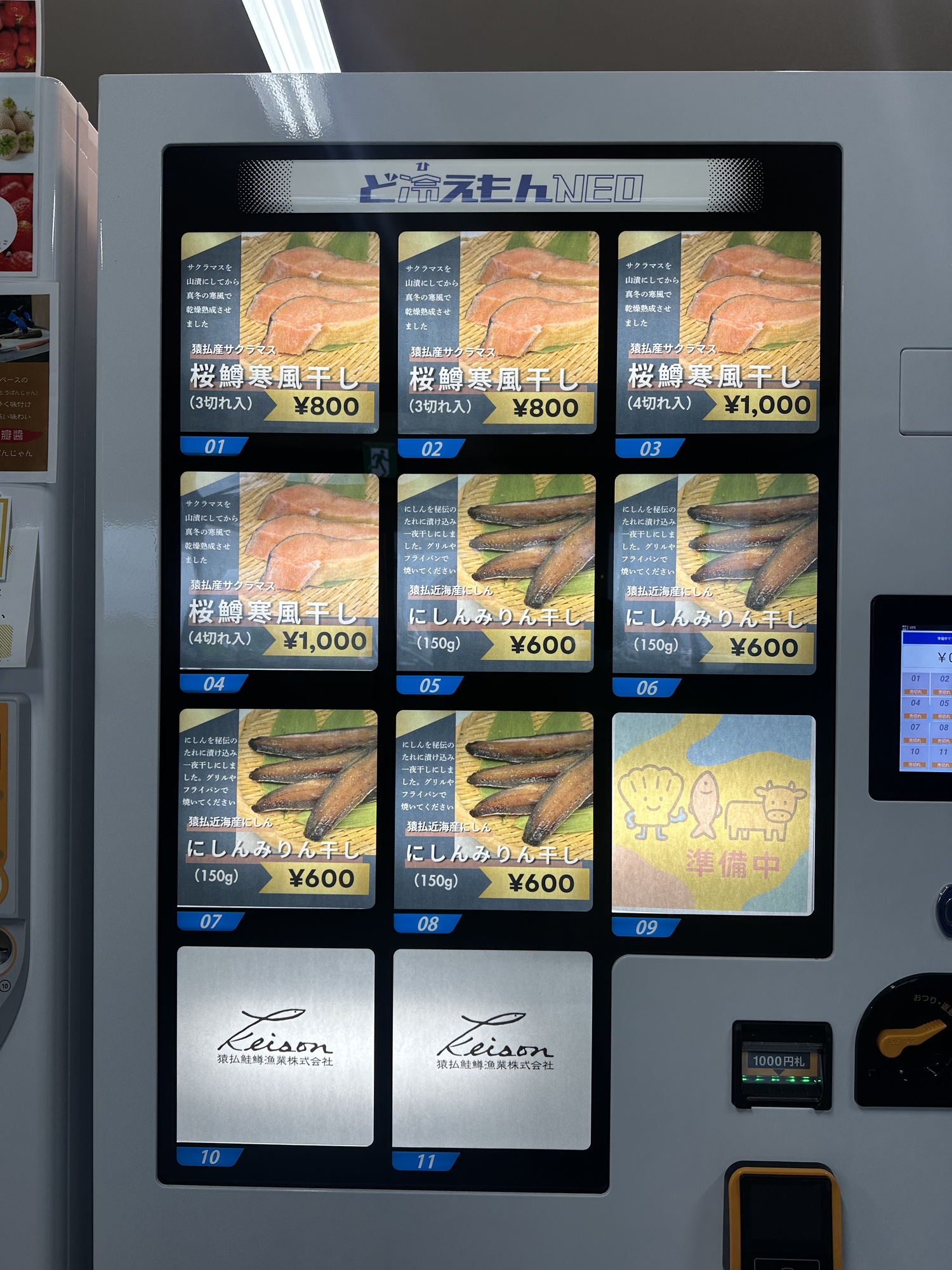The height and width of the screenshot is (1270, 952).
Task: Choose product button 04 on the touchscreen
Action: point(915,707)
